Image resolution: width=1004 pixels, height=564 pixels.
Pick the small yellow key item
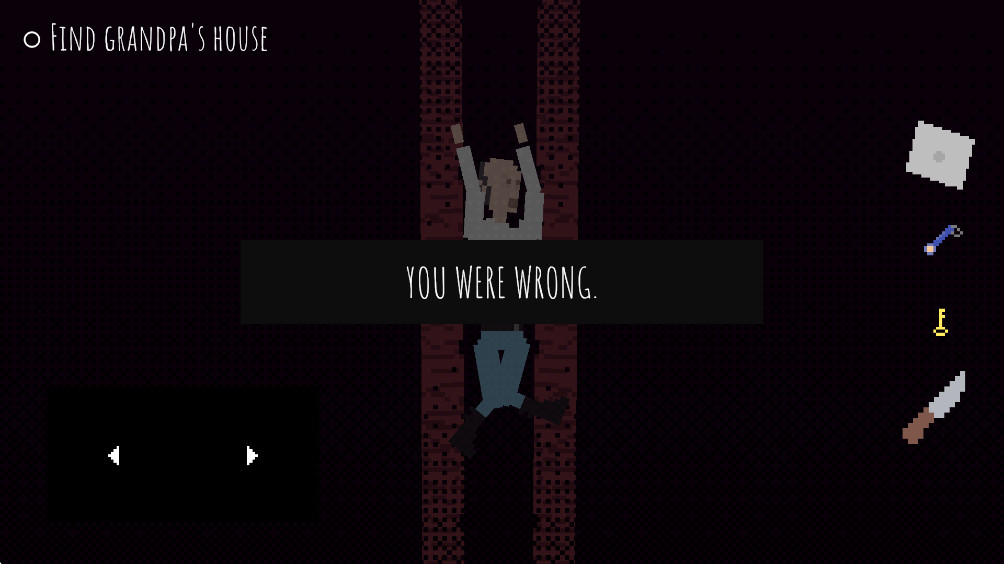tap(940, 322)
